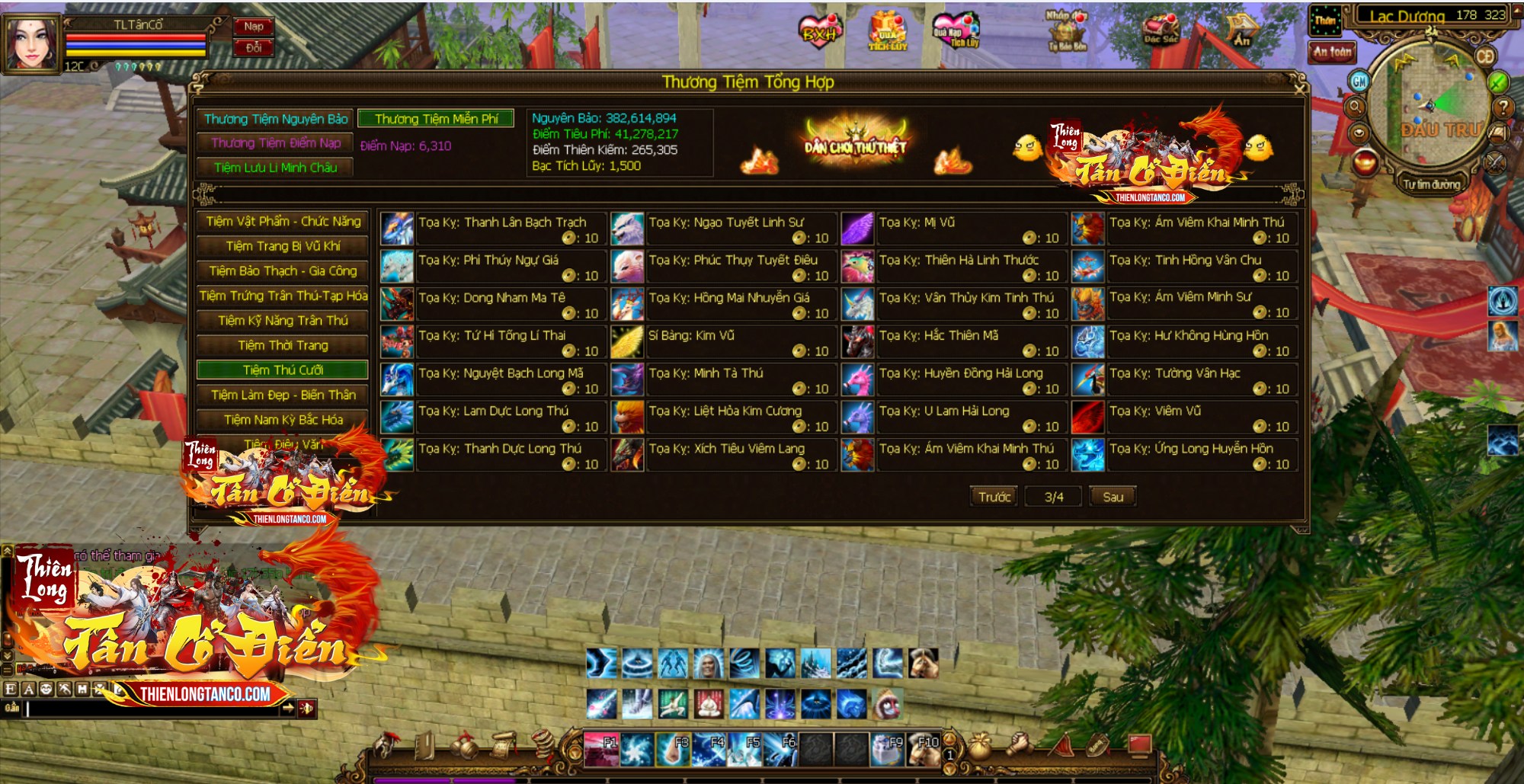Click the Tự tìm đường auto-path button
The image size is (1524, 784).
pos(1431,184)
